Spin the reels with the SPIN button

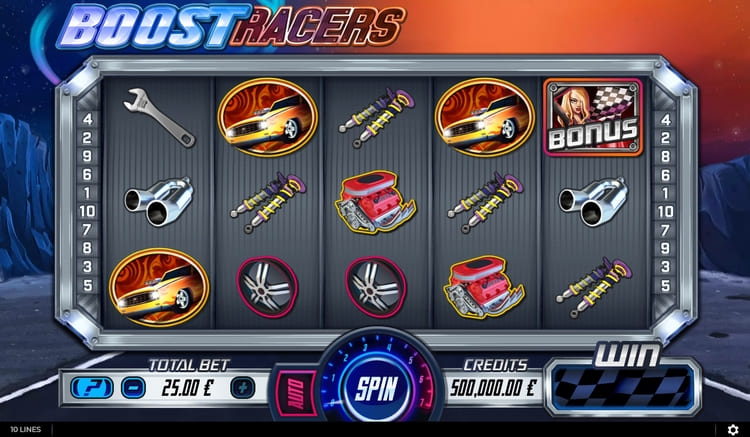point(375,386)
